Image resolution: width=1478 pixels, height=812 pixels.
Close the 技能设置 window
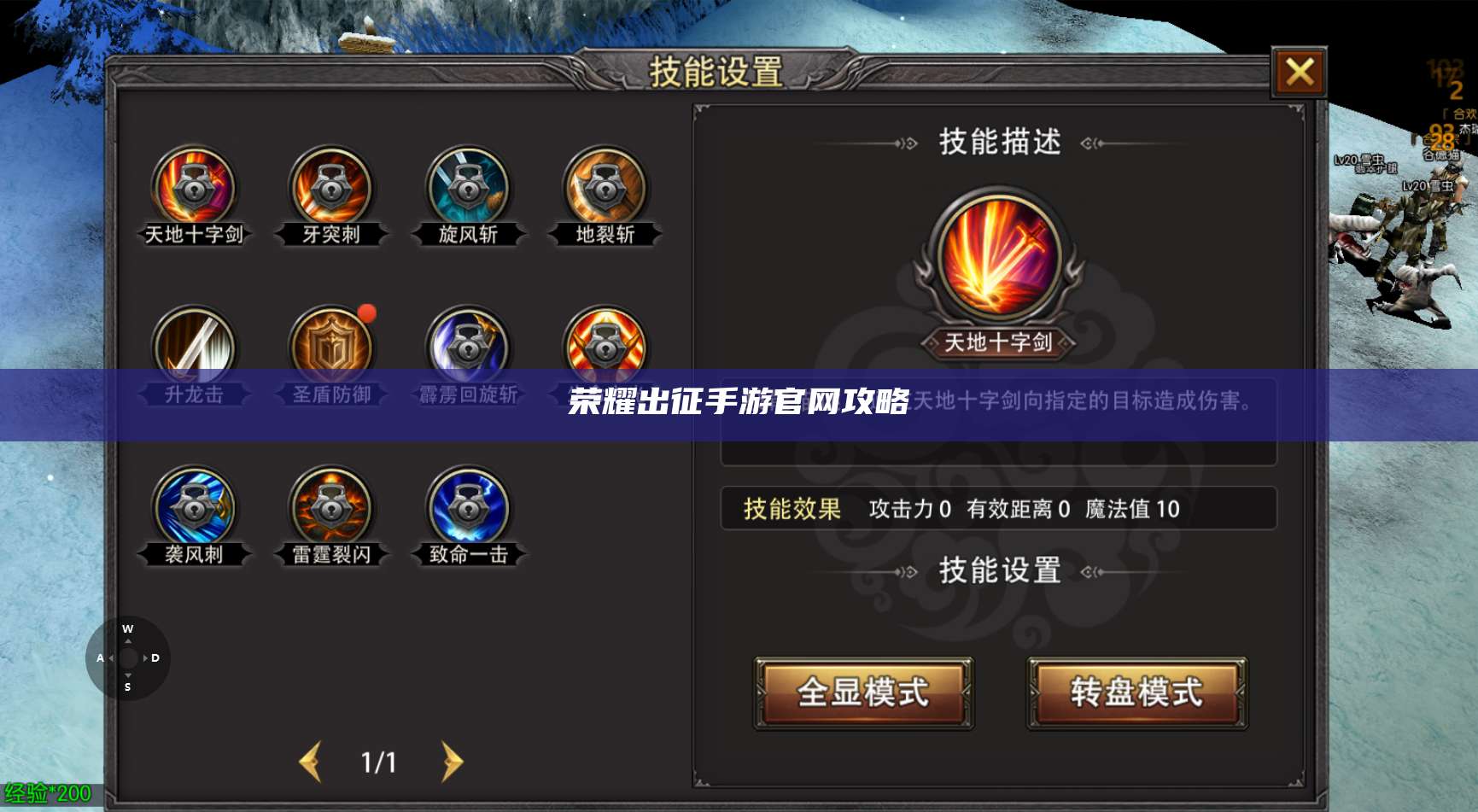[x=1299, y=73]
